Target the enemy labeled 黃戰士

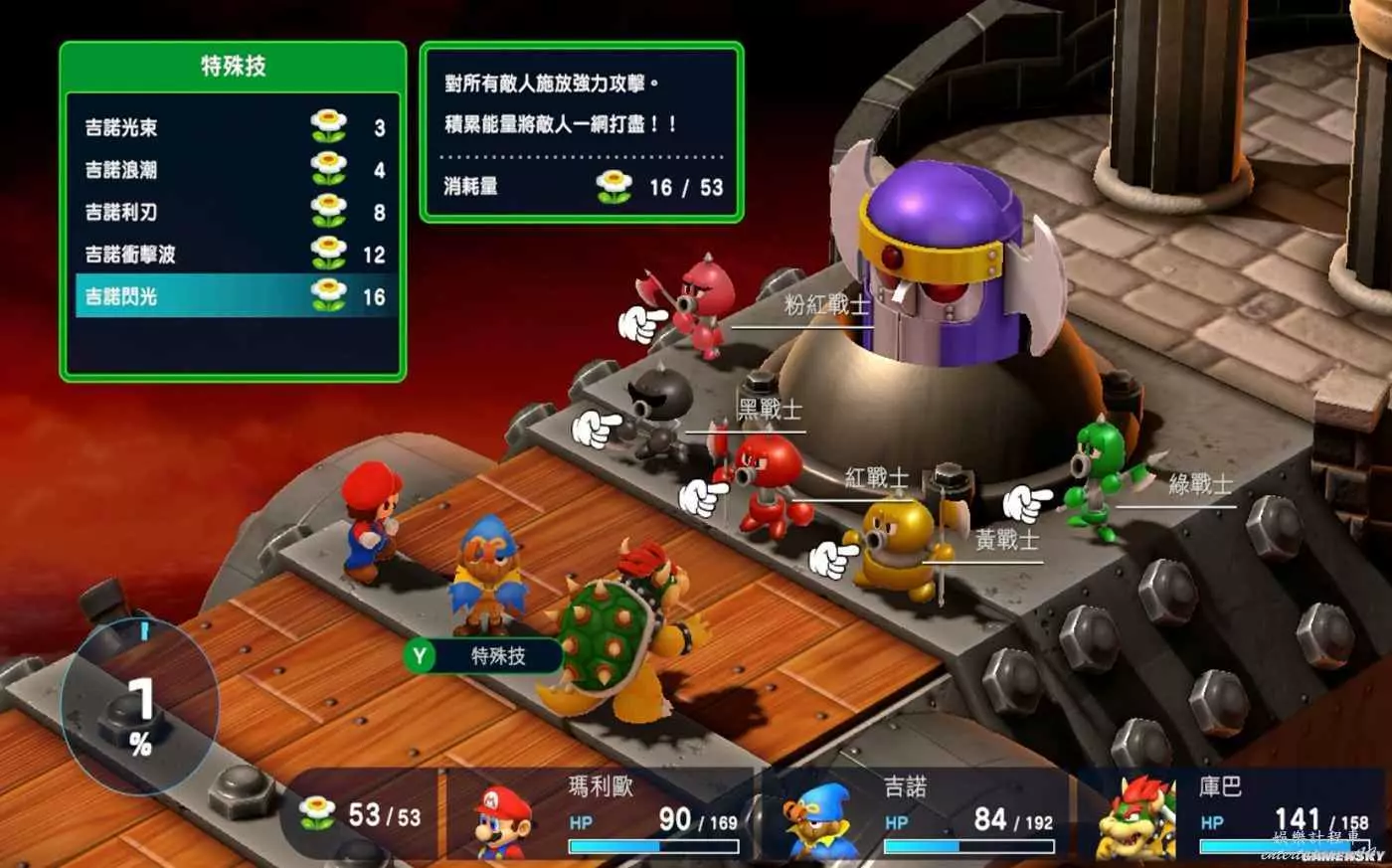[x=898, y=547]
